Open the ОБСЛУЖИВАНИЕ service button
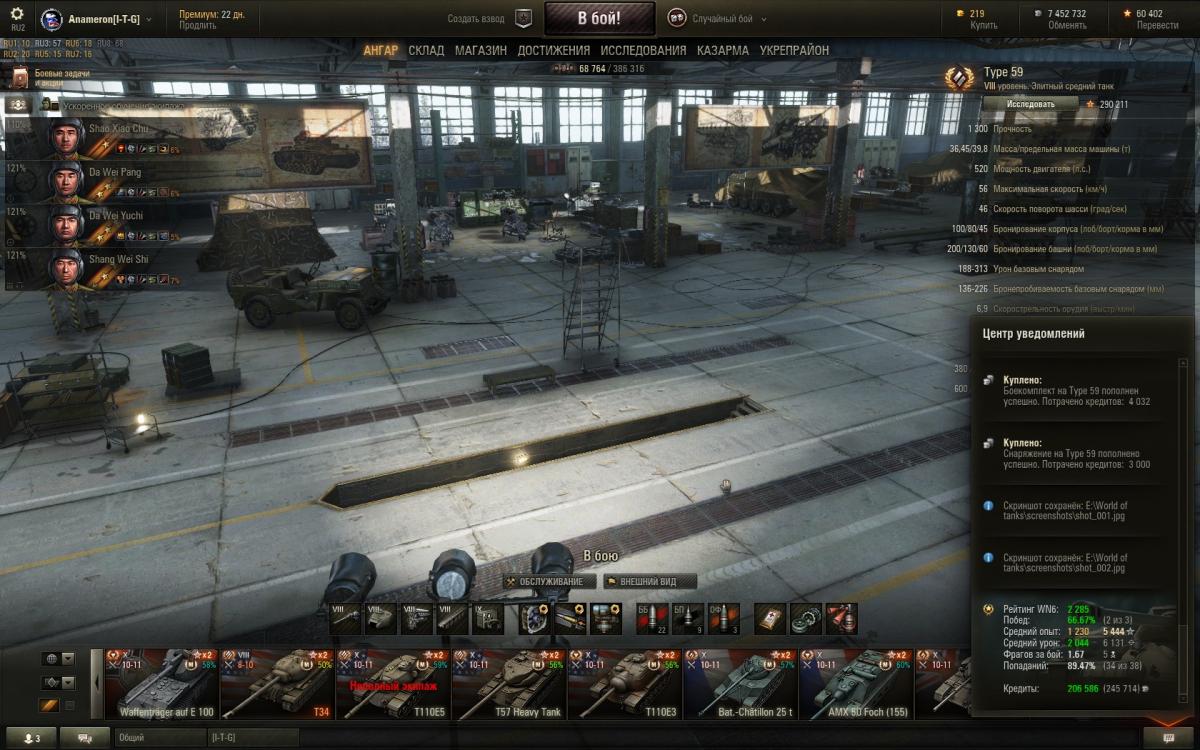The image size is (1200, 750). [x=550, y=581]
